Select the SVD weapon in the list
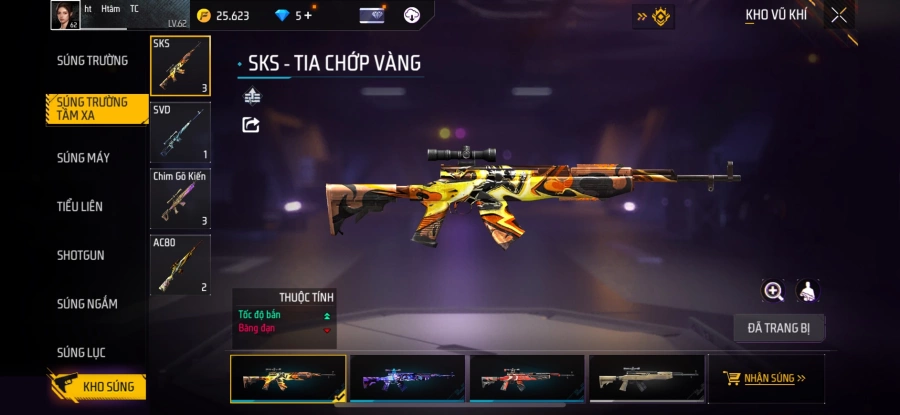The image size is (900, 415). 180,131
